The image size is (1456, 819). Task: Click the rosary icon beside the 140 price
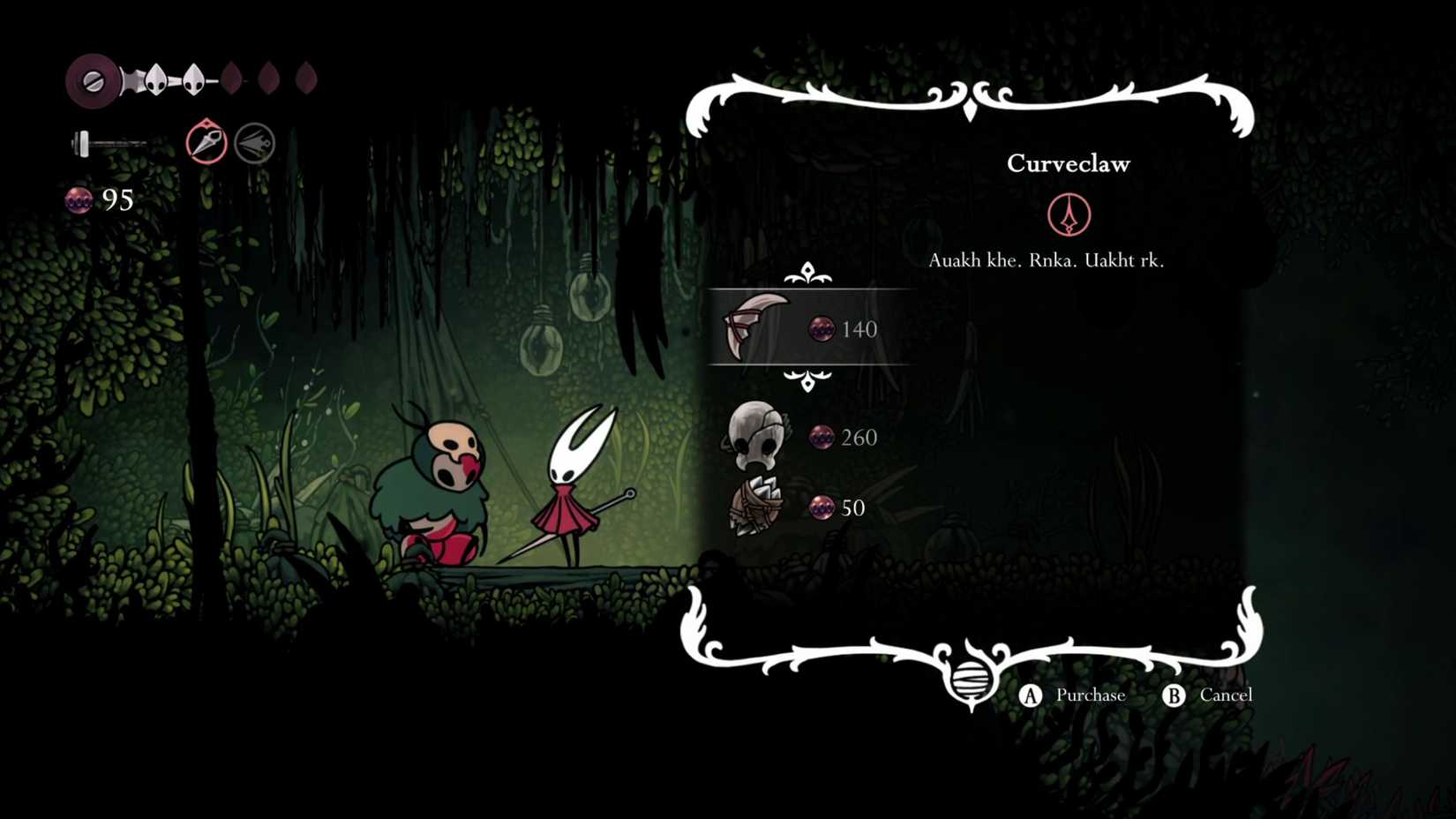click(x=822, y=329)
